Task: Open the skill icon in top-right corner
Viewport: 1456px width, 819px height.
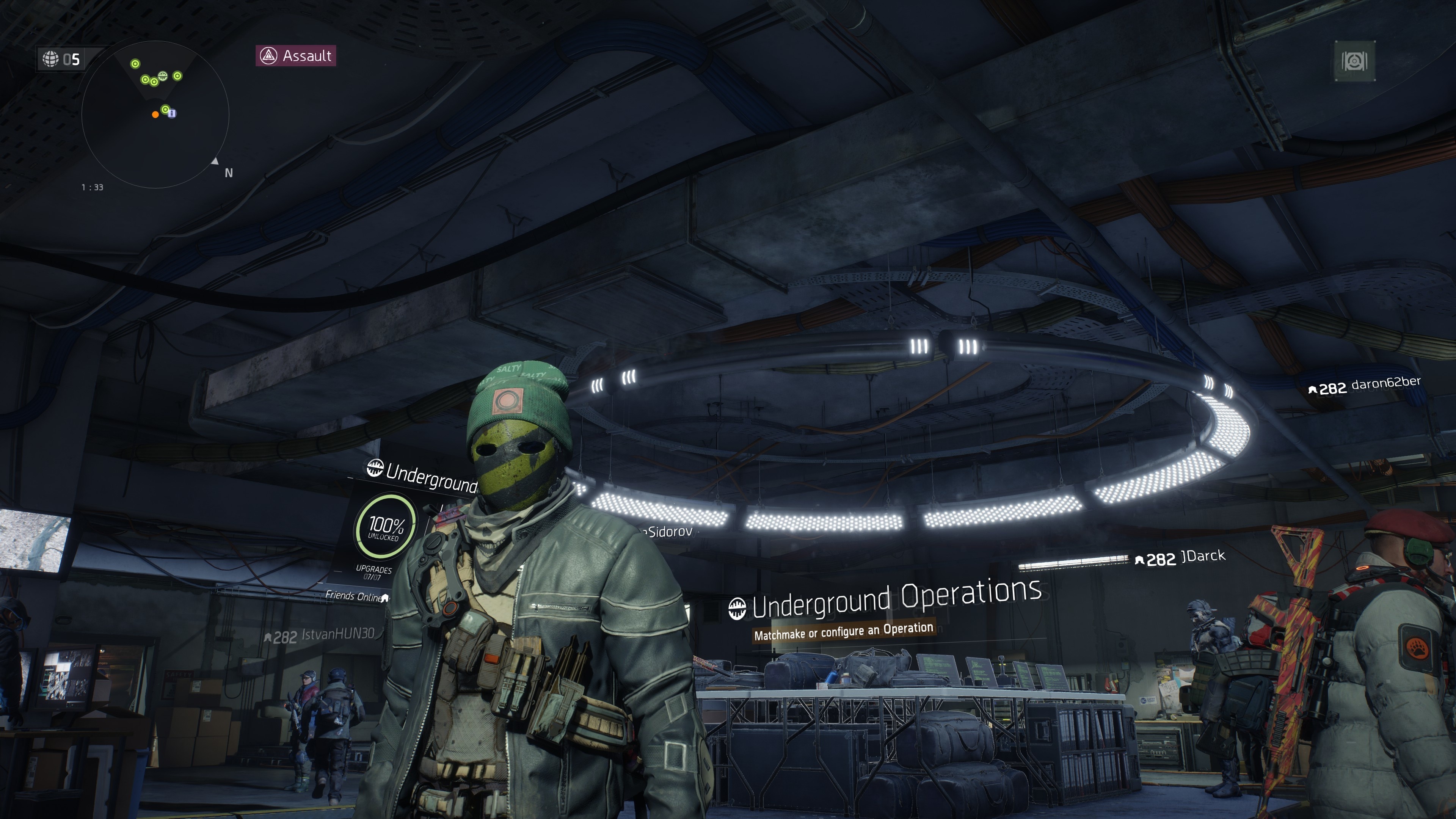Action: (1355, 61)
